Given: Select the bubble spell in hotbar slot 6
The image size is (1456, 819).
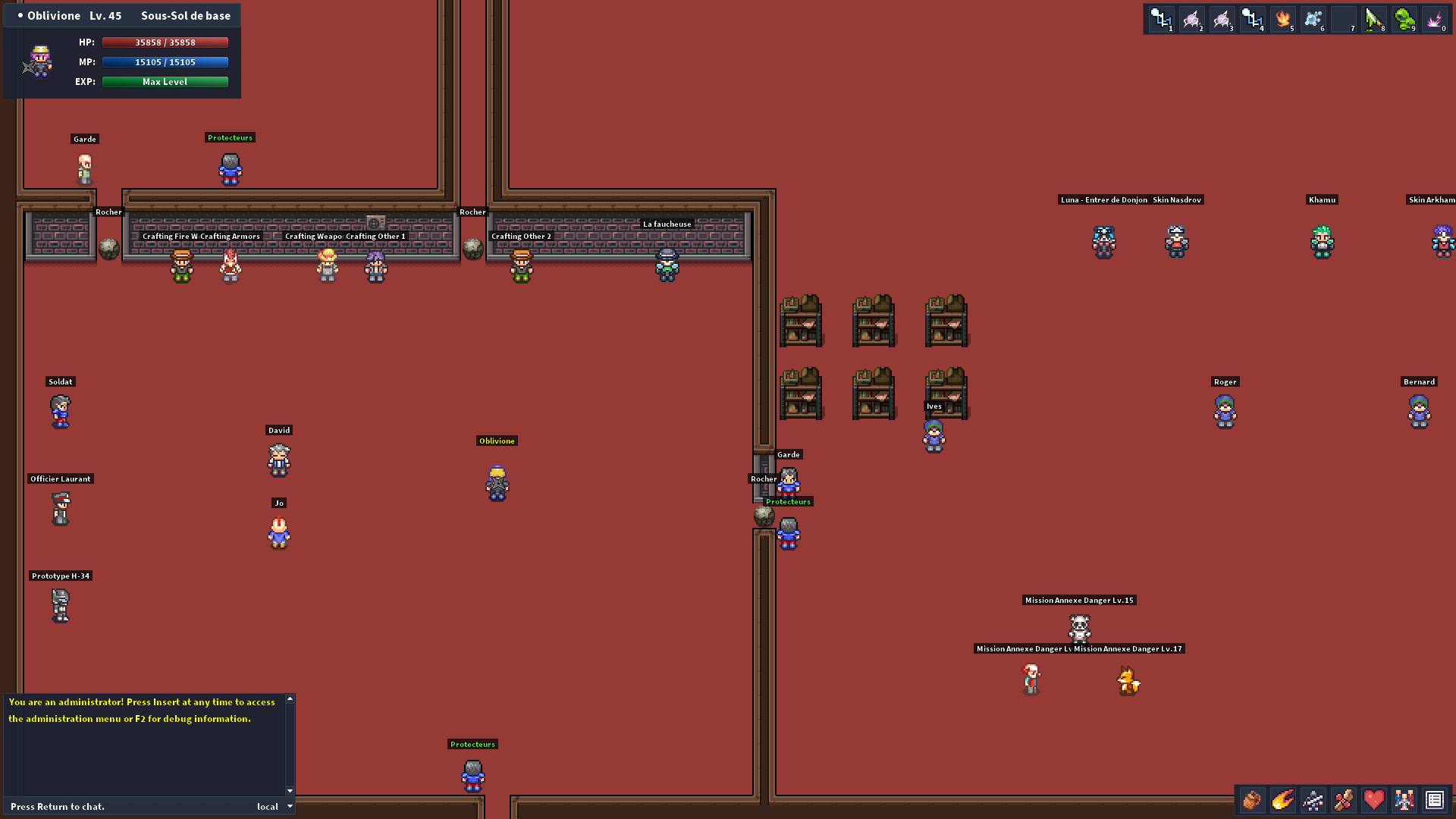Looking at the screenshot, I should point(1313,19).
